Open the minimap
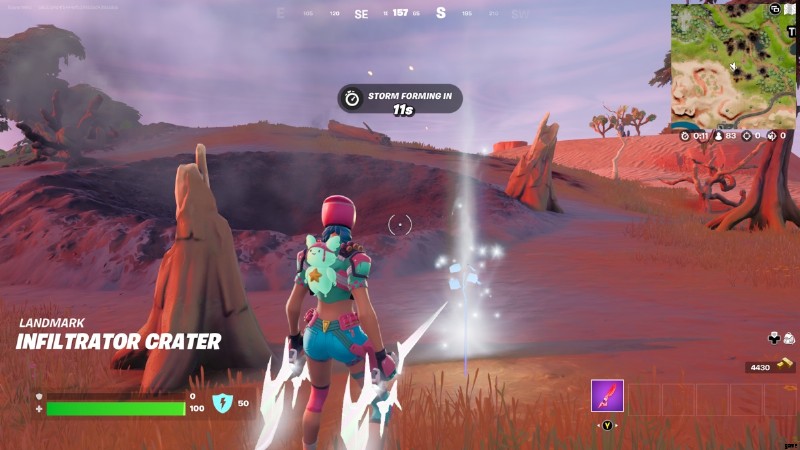Screen dimensions: 800x450 coord(732,66)
